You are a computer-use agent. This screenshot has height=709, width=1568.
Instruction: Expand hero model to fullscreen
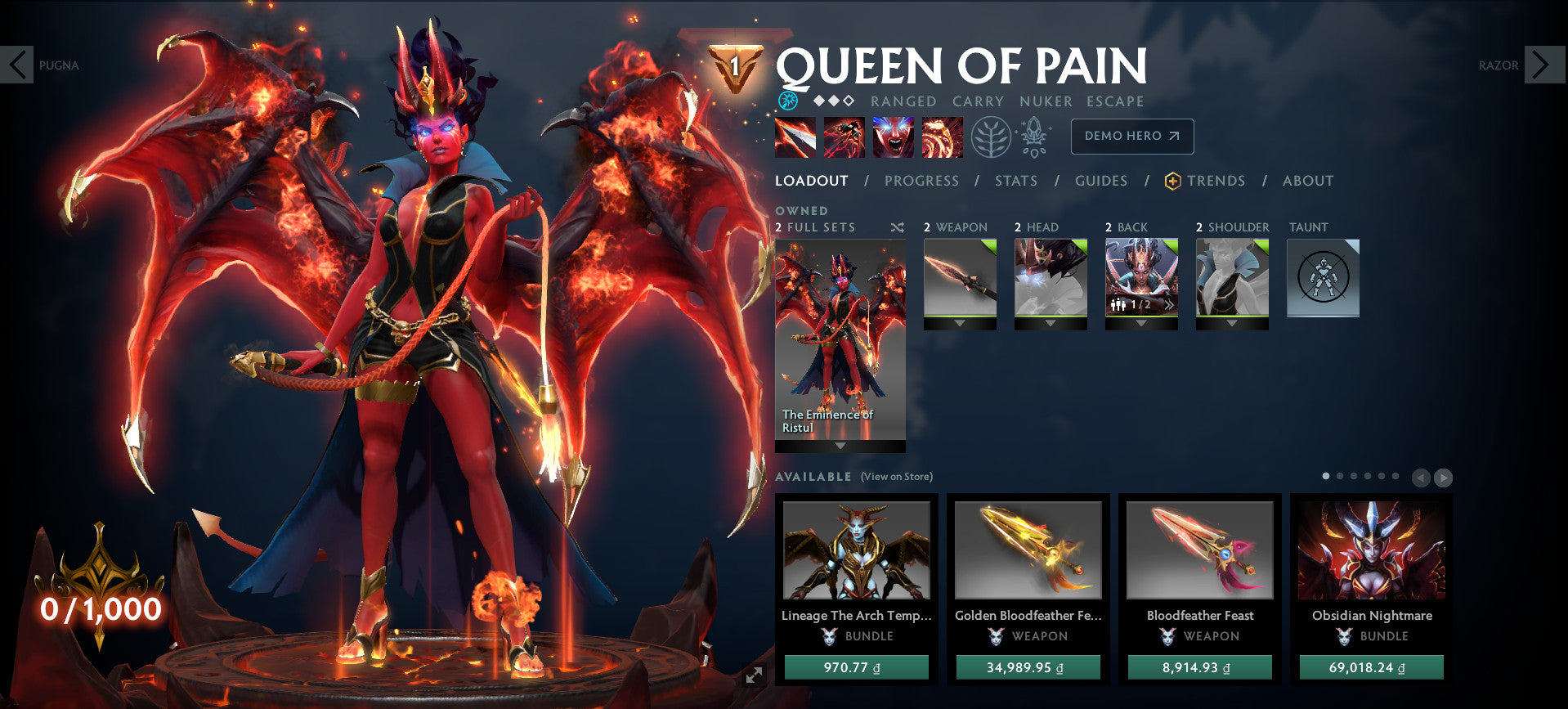click(753, 676)
